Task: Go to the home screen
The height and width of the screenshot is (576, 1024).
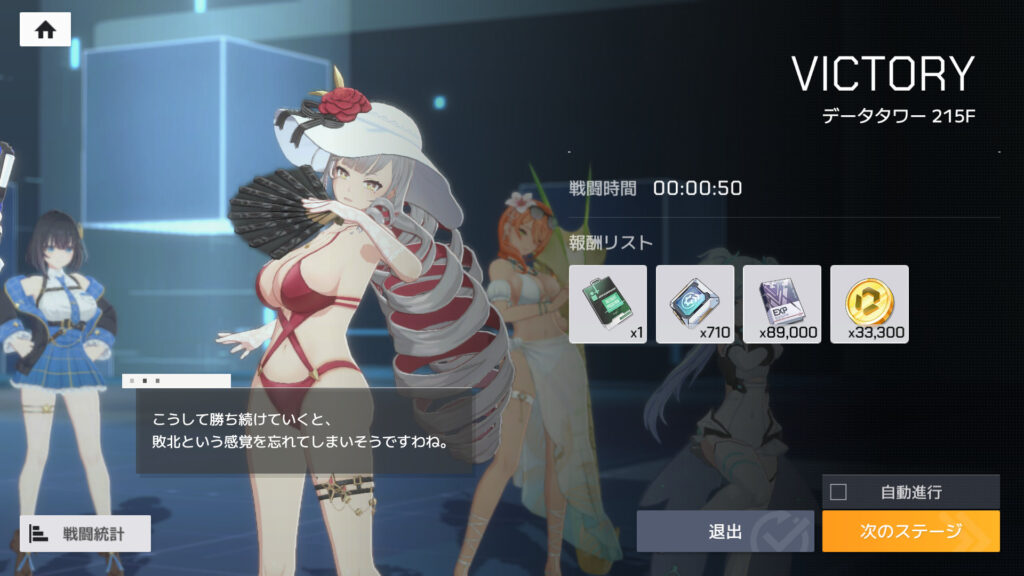Action: (x=45, y=30)
